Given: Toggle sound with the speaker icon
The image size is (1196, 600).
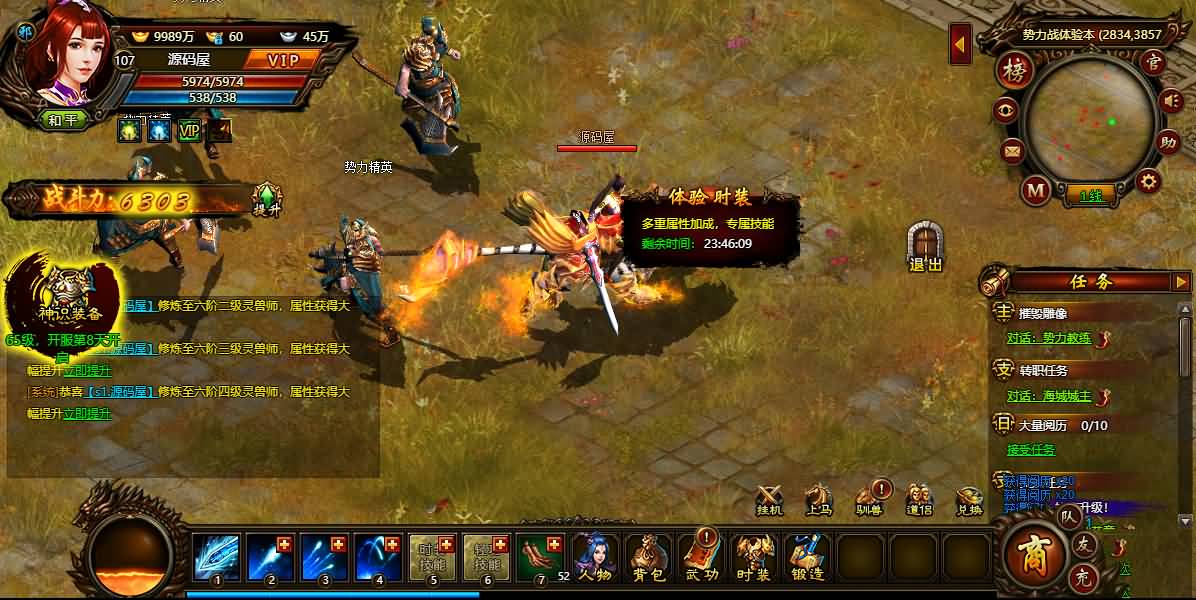Looking at the screenshot, I should [x=1169, y=101].
